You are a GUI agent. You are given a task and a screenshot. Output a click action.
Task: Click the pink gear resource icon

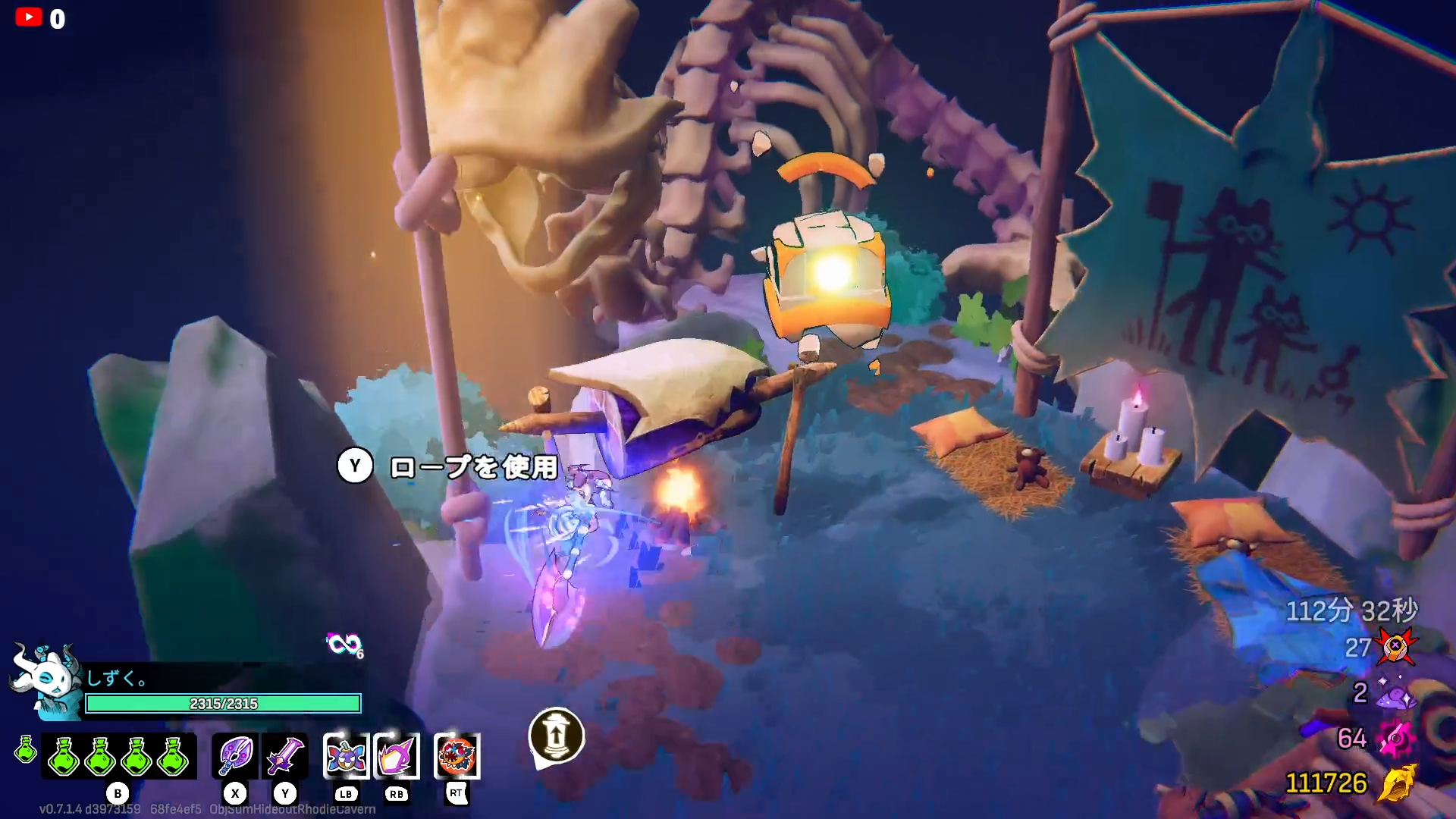[x=1395, y=739]
